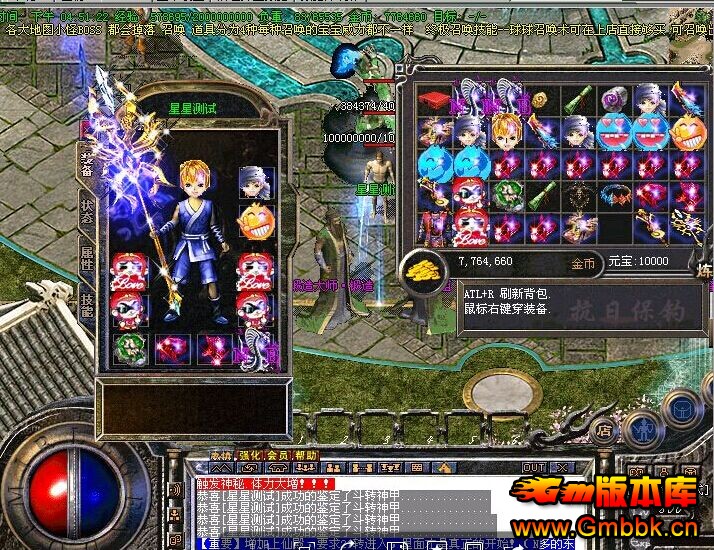Screen dimensions: 714x550
Task: Select the grey-haired head helmet slot
Action: pos(254,182)
